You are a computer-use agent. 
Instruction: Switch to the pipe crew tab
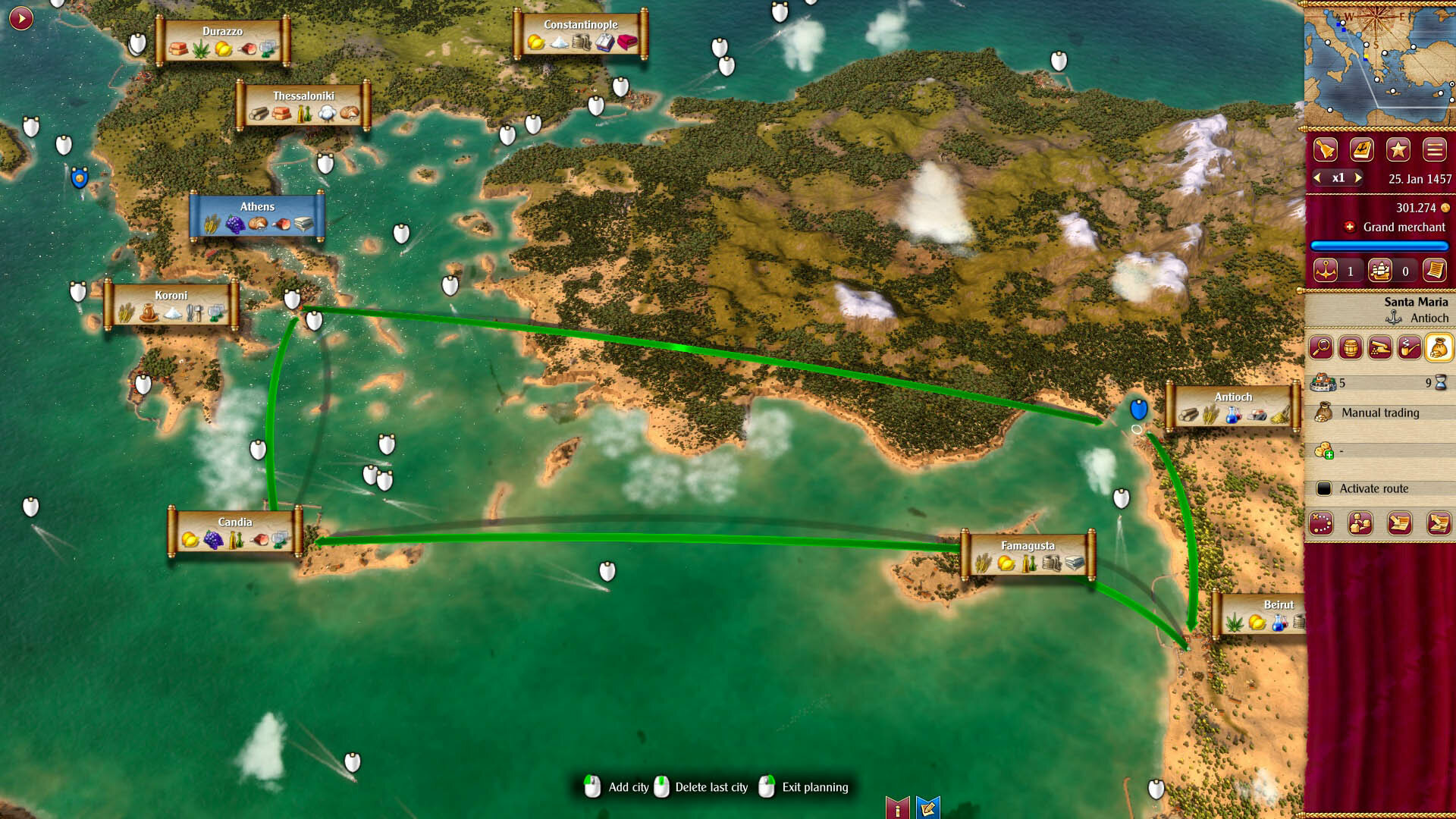1409,347
